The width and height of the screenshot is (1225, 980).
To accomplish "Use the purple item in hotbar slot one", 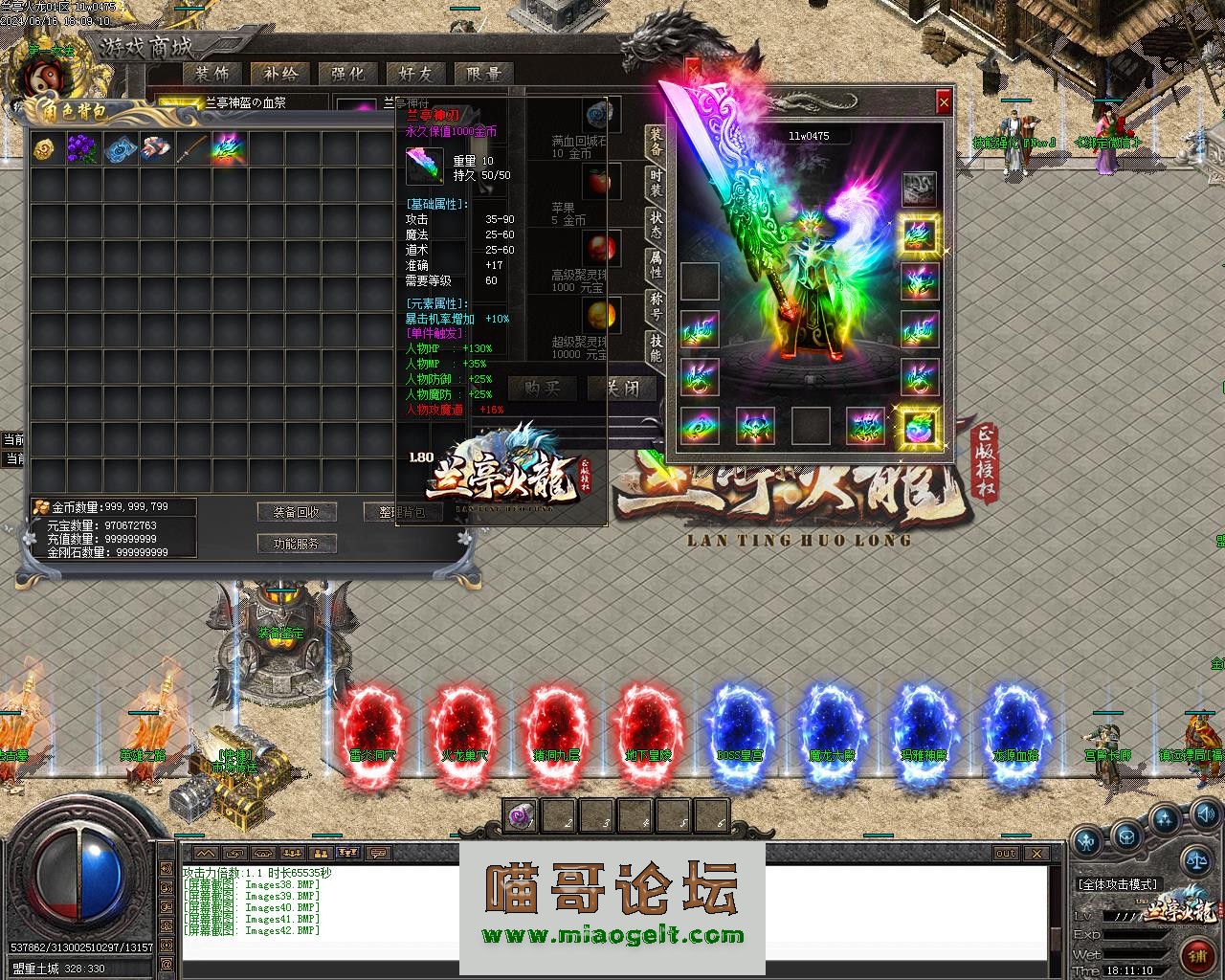I will tap(521, 815).
